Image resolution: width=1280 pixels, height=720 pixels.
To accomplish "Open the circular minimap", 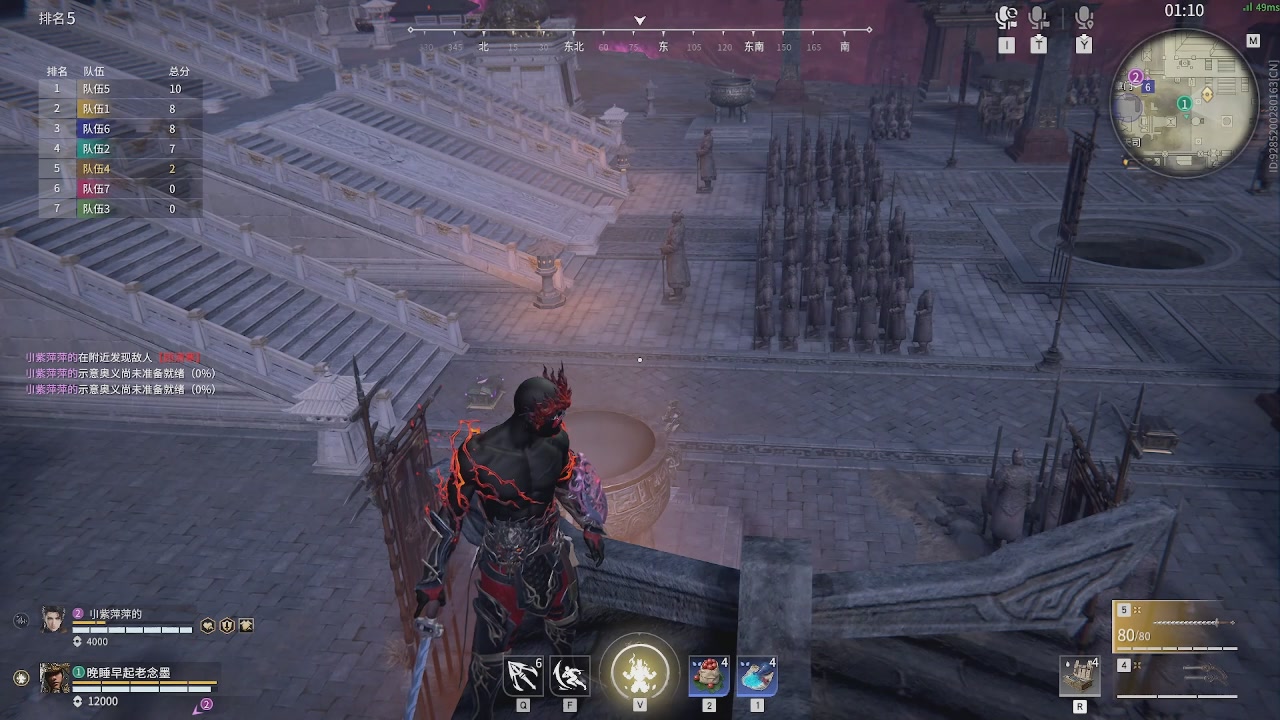I will tap(1184, 103).
